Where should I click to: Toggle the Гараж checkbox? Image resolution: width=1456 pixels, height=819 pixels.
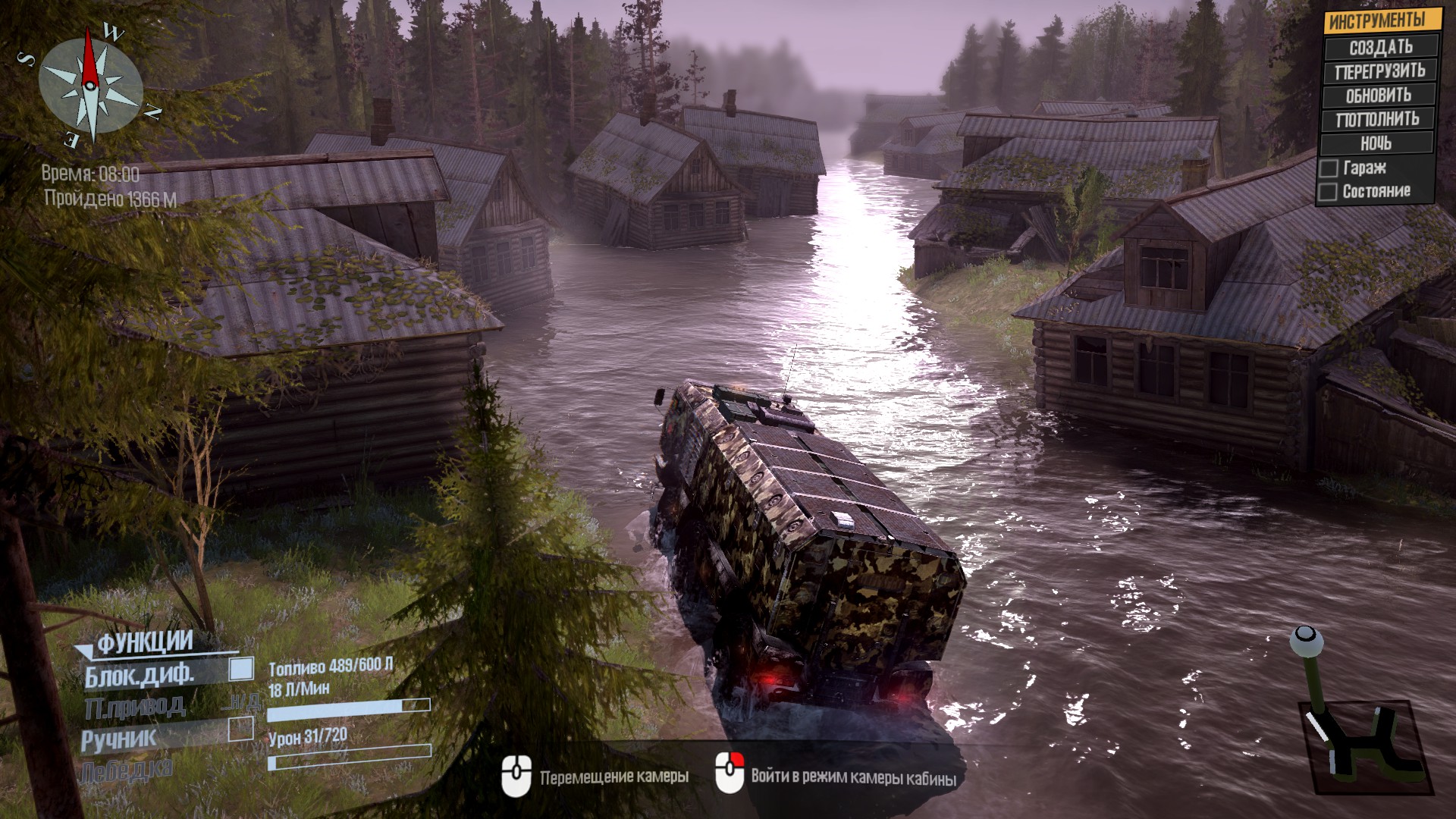coord(1329,168)
